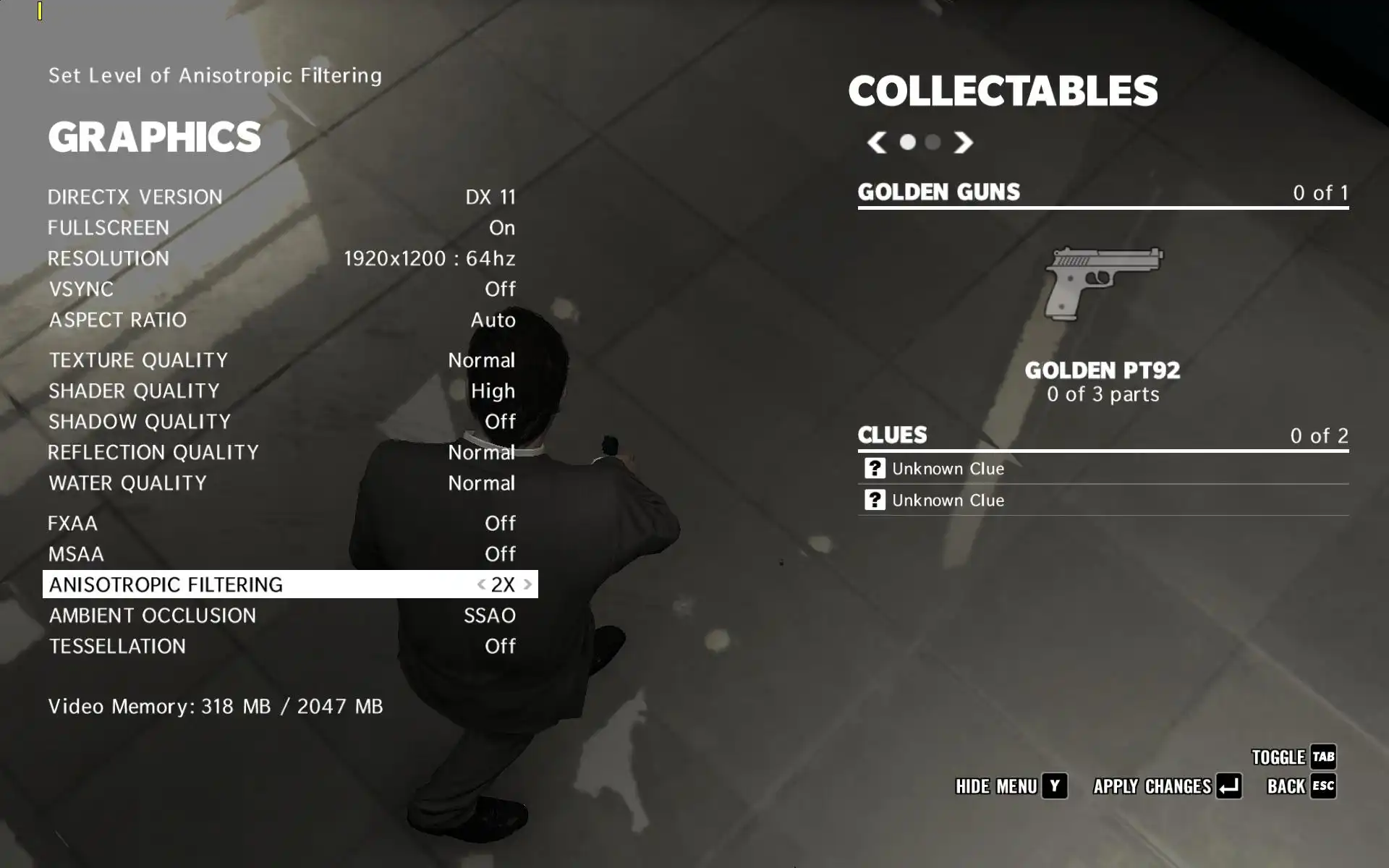Toggle the Fullscreen option
The image size is (1389, 868).
click(x=282, y=228)
